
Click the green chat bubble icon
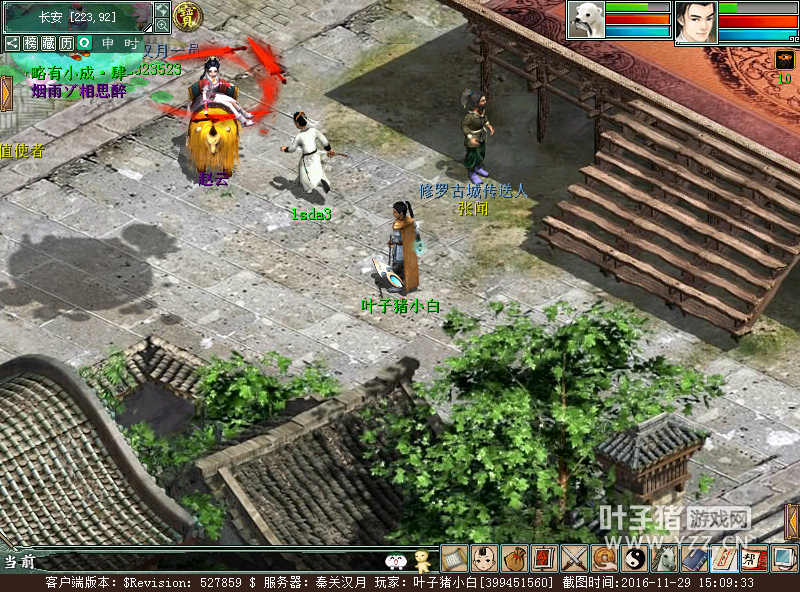coord(85,43)
